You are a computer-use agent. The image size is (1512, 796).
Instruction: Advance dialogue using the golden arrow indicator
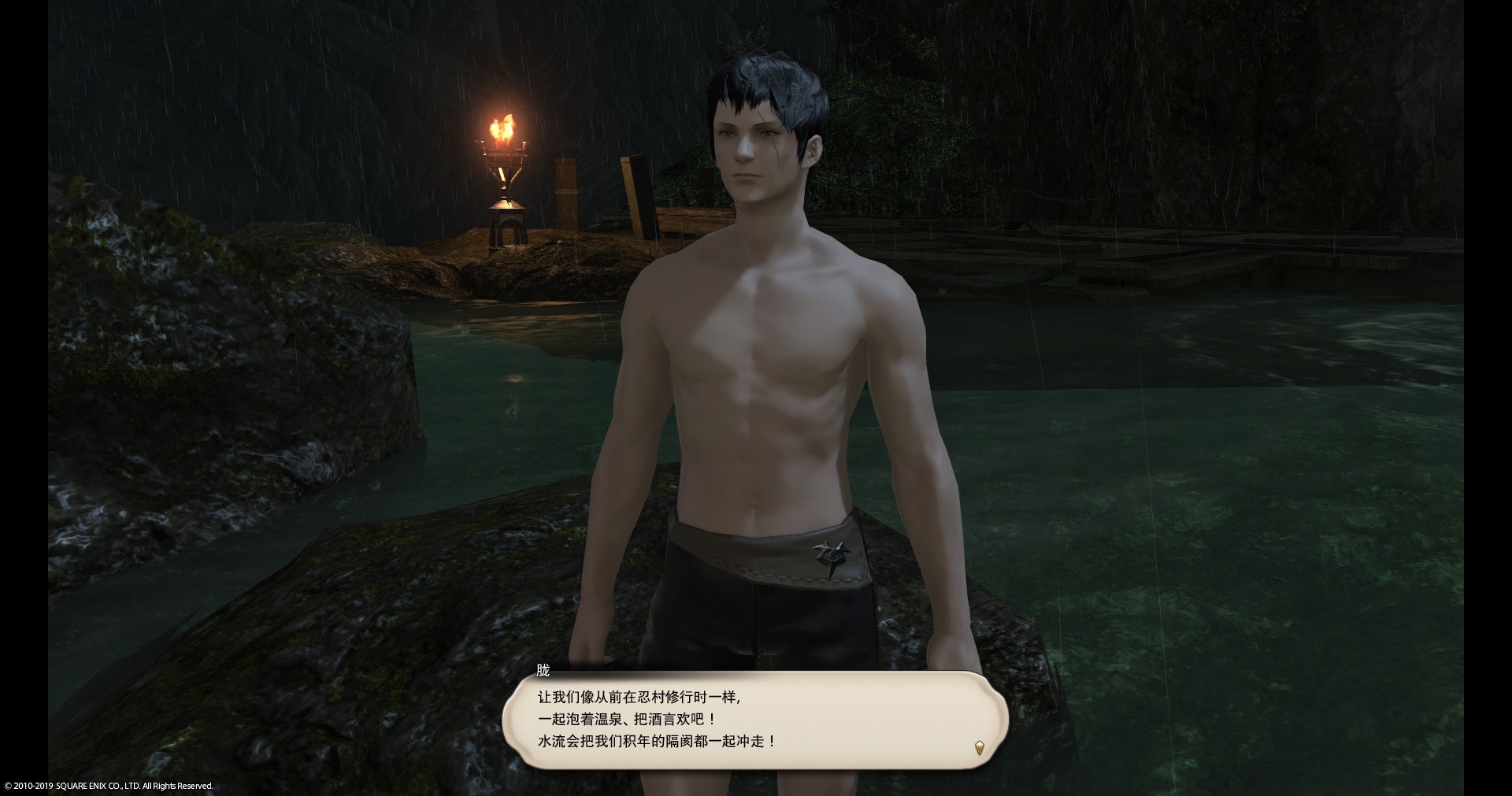(979, 747)
